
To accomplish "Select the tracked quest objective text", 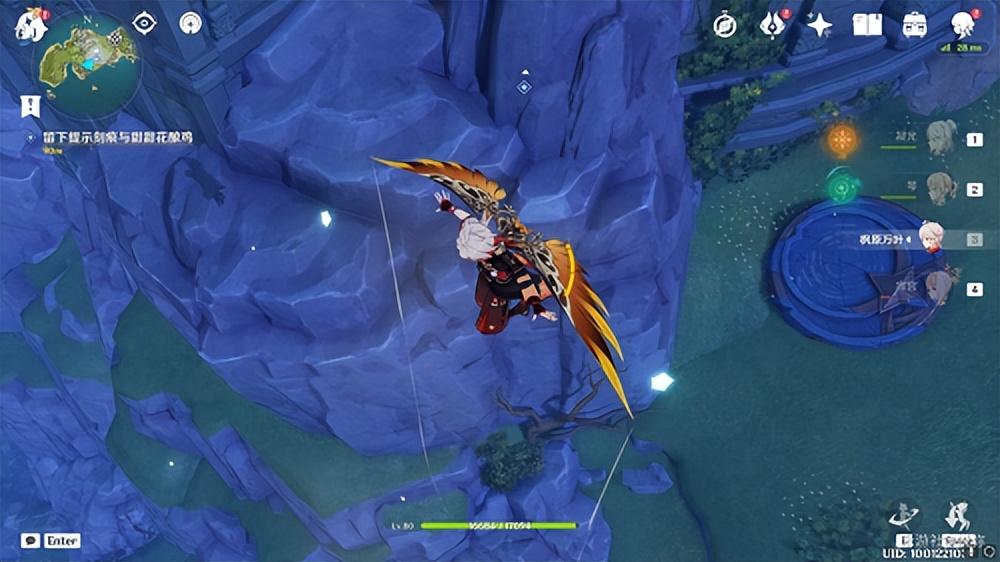I will pos(118,136).
